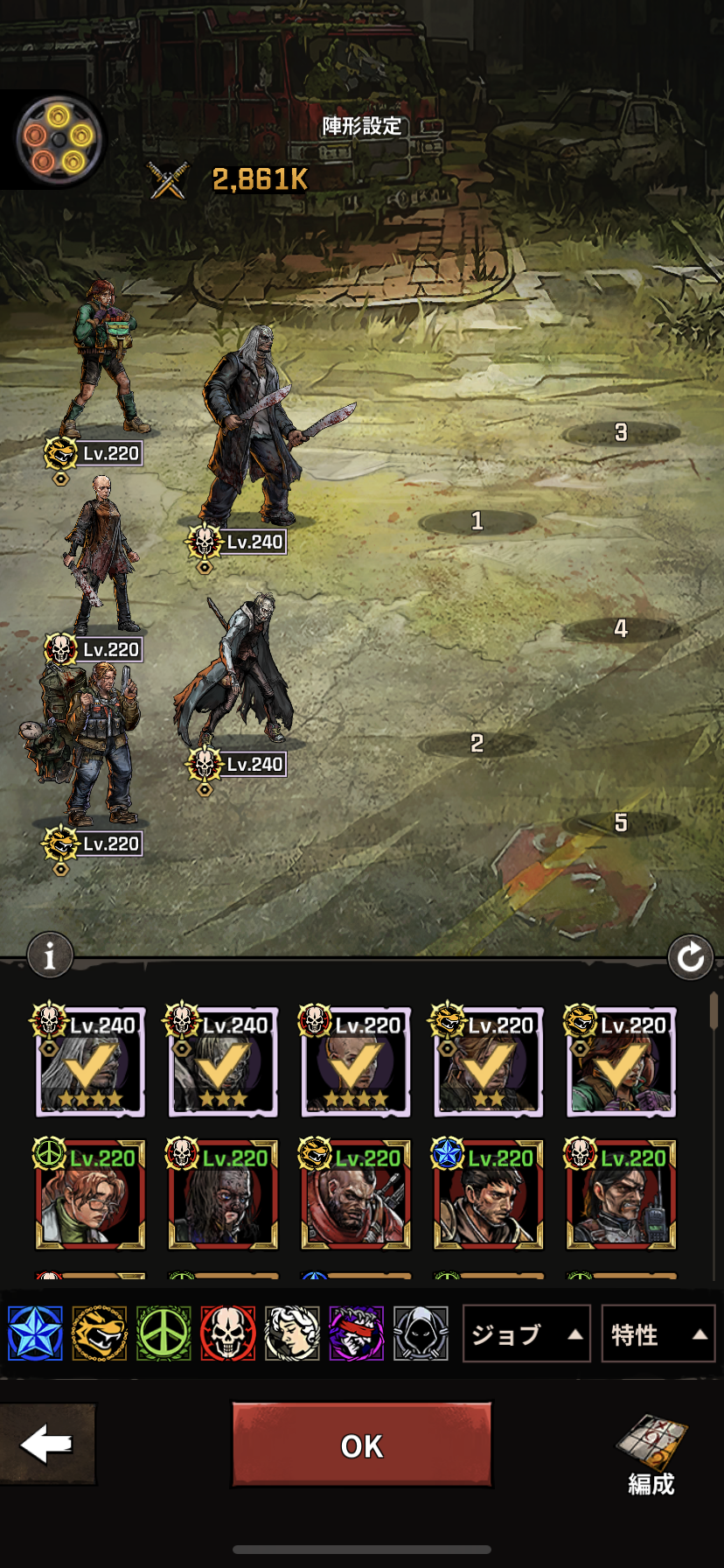Choose empty formation slot number 3
The image size is (724, 1568).
[x=621, y=432]
